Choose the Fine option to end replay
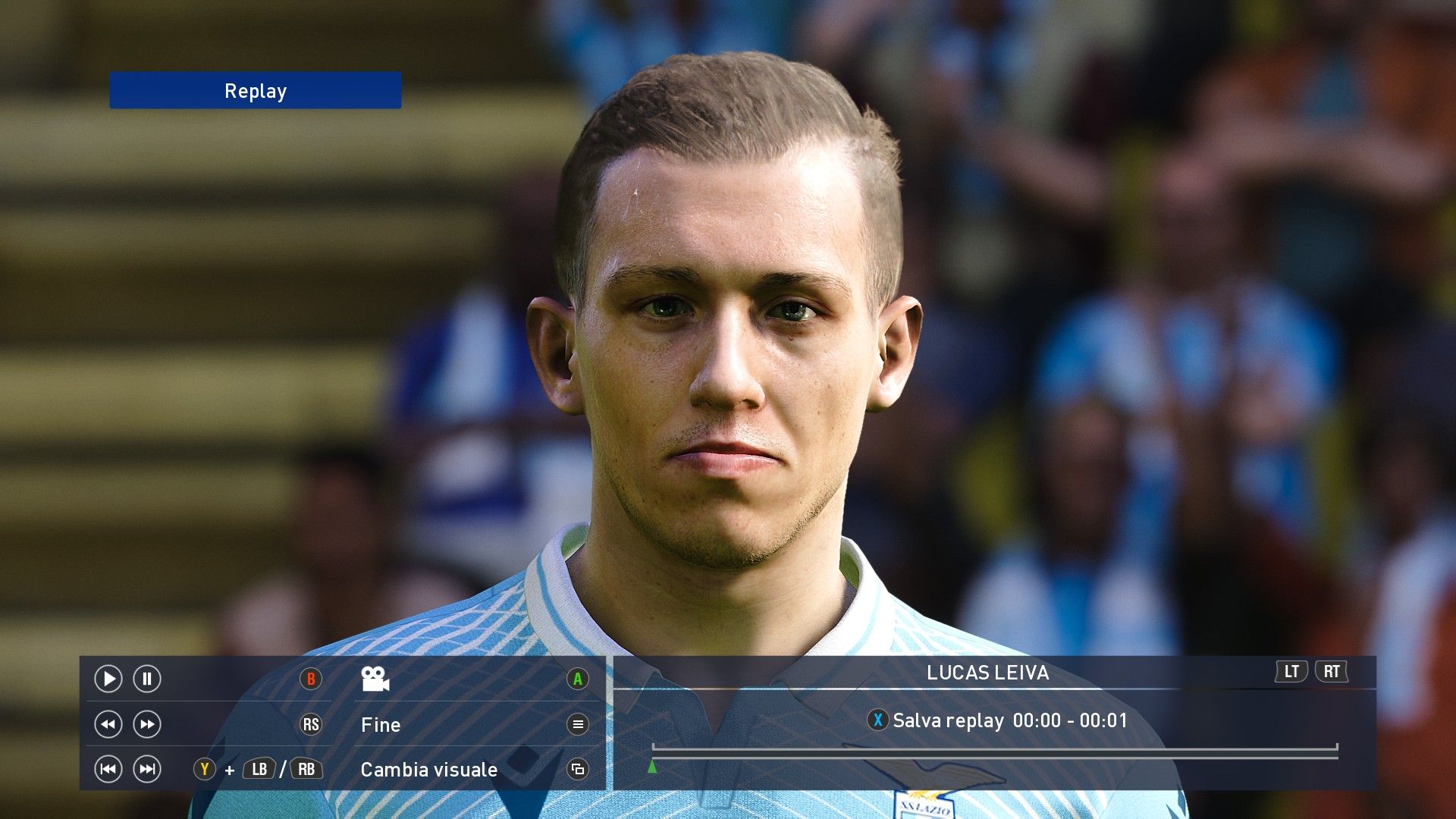1456x819 pixels. tap(381, 725)
